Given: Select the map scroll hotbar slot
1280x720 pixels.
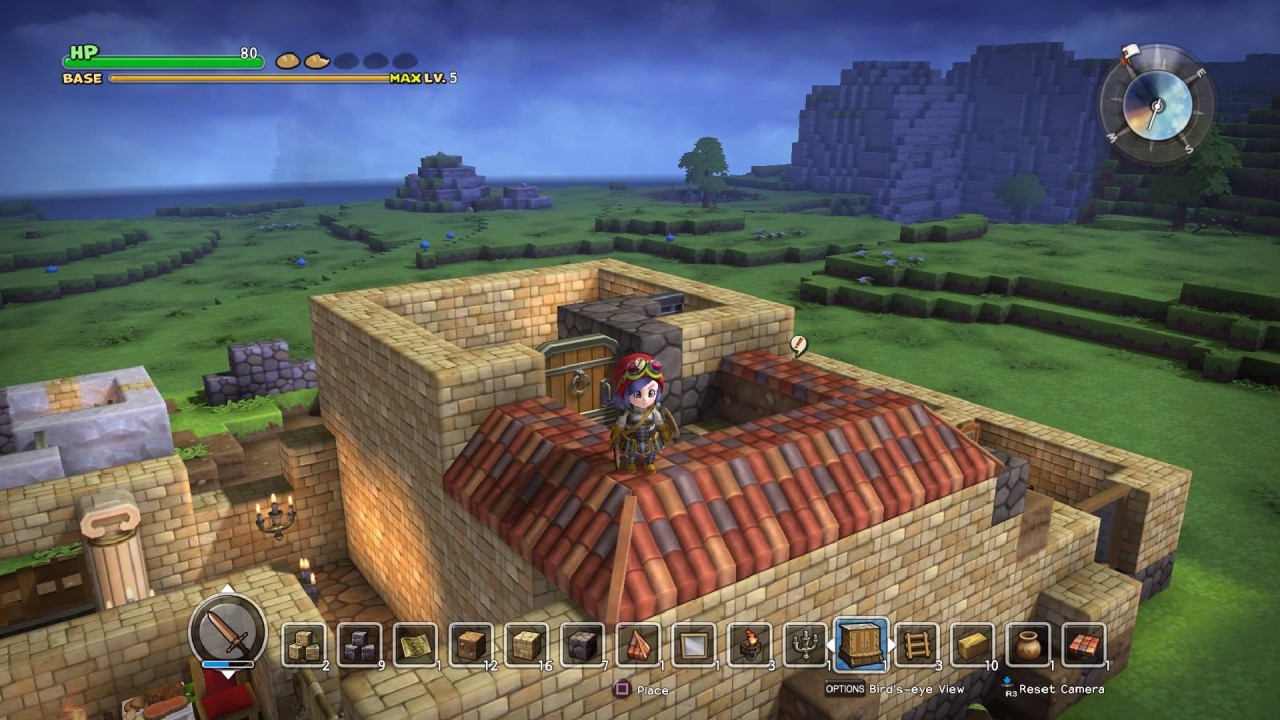Looking at the screenshot, I should 414,645.
